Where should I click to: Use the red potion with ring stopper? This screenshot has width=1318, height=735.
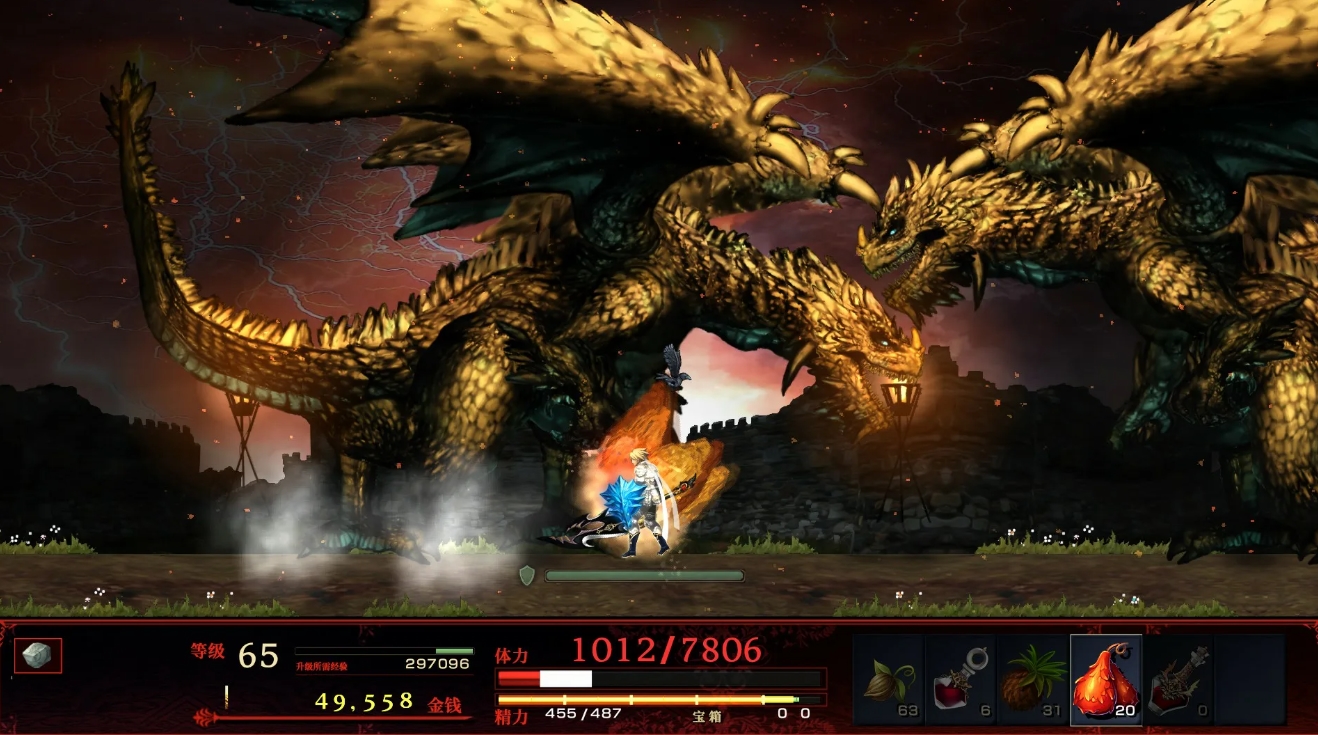click(960, 680)
